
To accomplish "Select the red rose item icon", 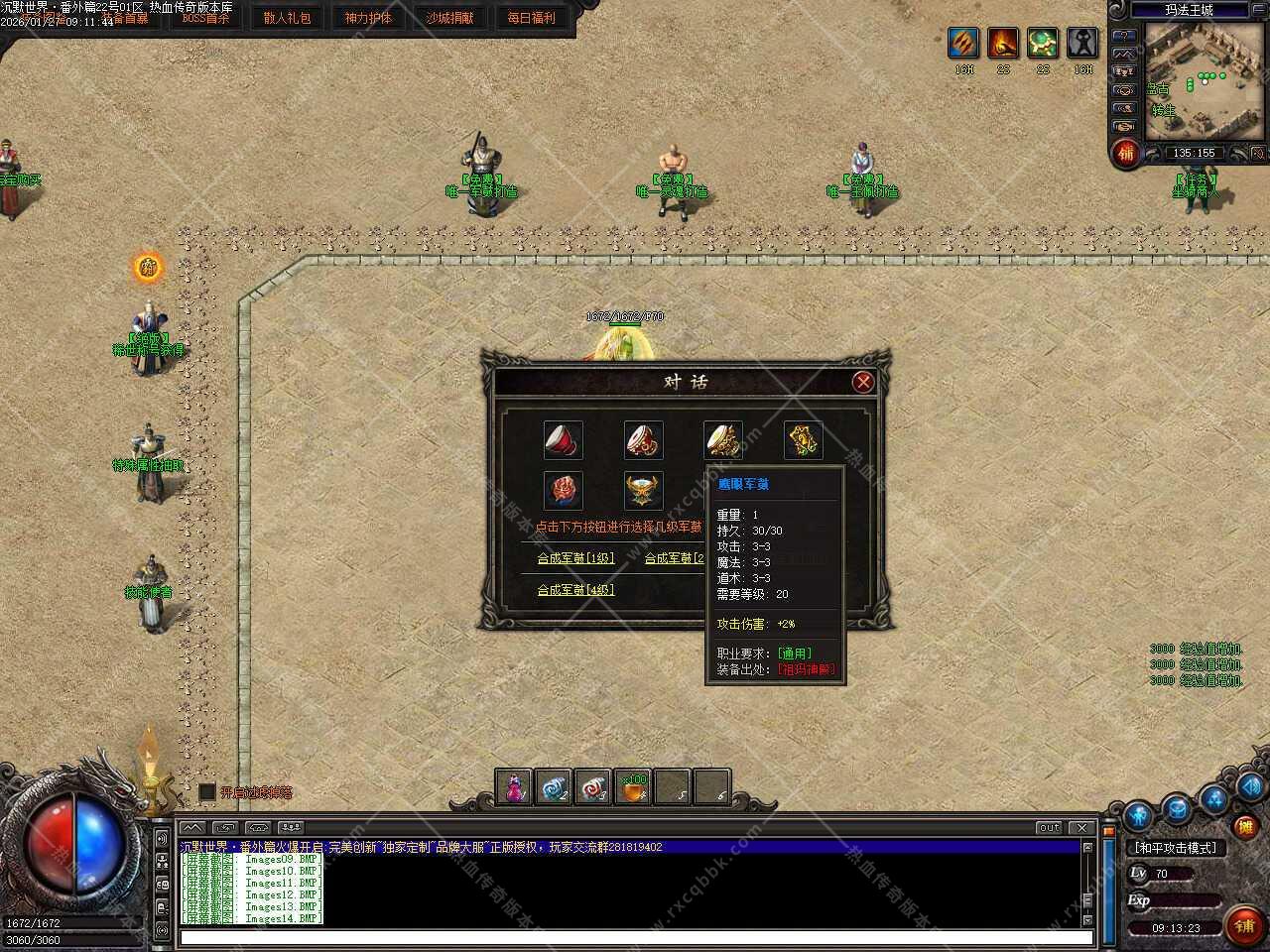I will (x=564, y=490).
